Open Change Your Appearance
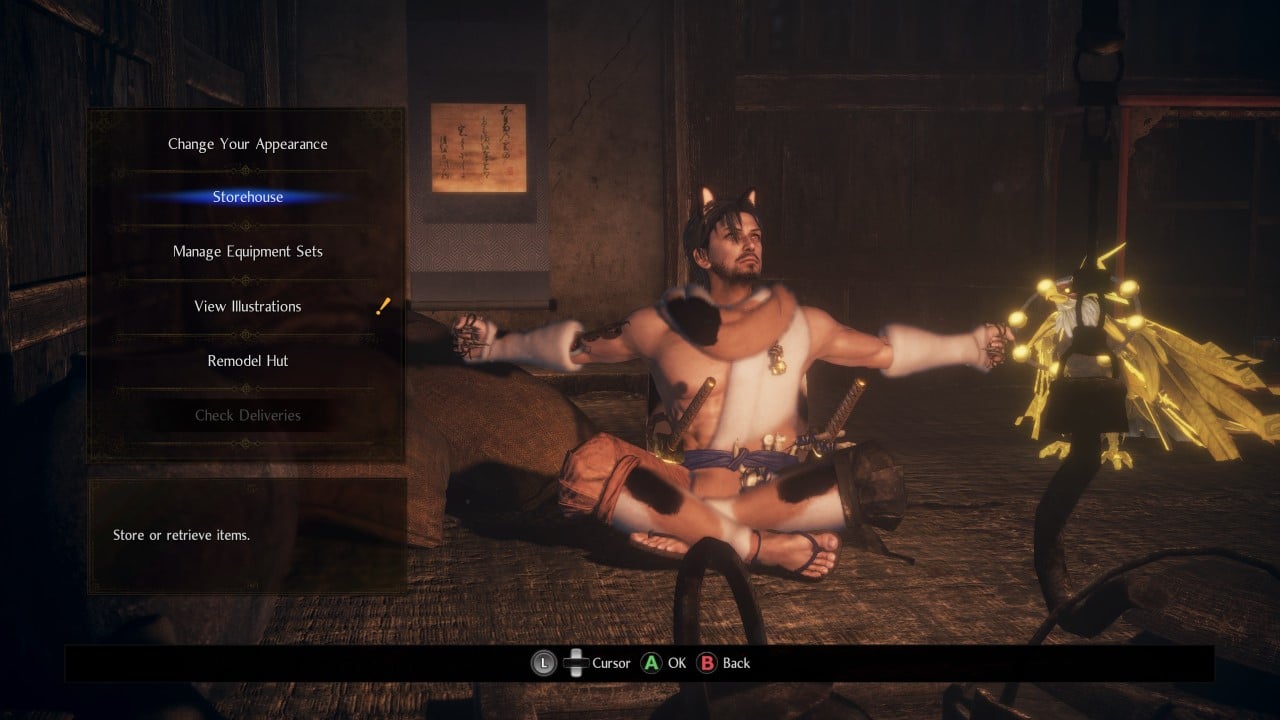The width and height of the screenshot is (1280, 720). (247, 144)
